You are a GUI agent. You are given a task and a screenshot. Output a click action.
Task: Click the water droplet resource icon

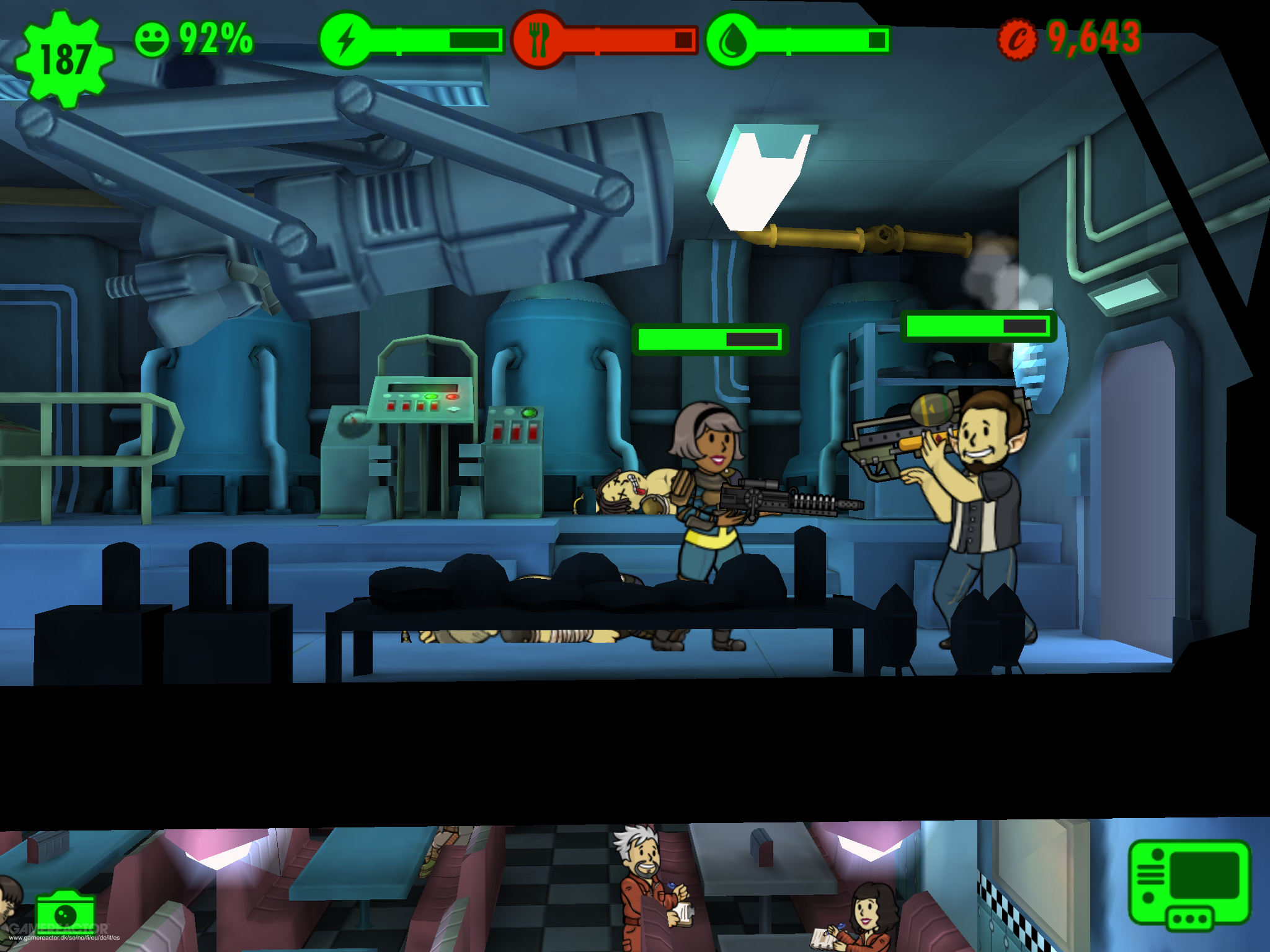735,38
